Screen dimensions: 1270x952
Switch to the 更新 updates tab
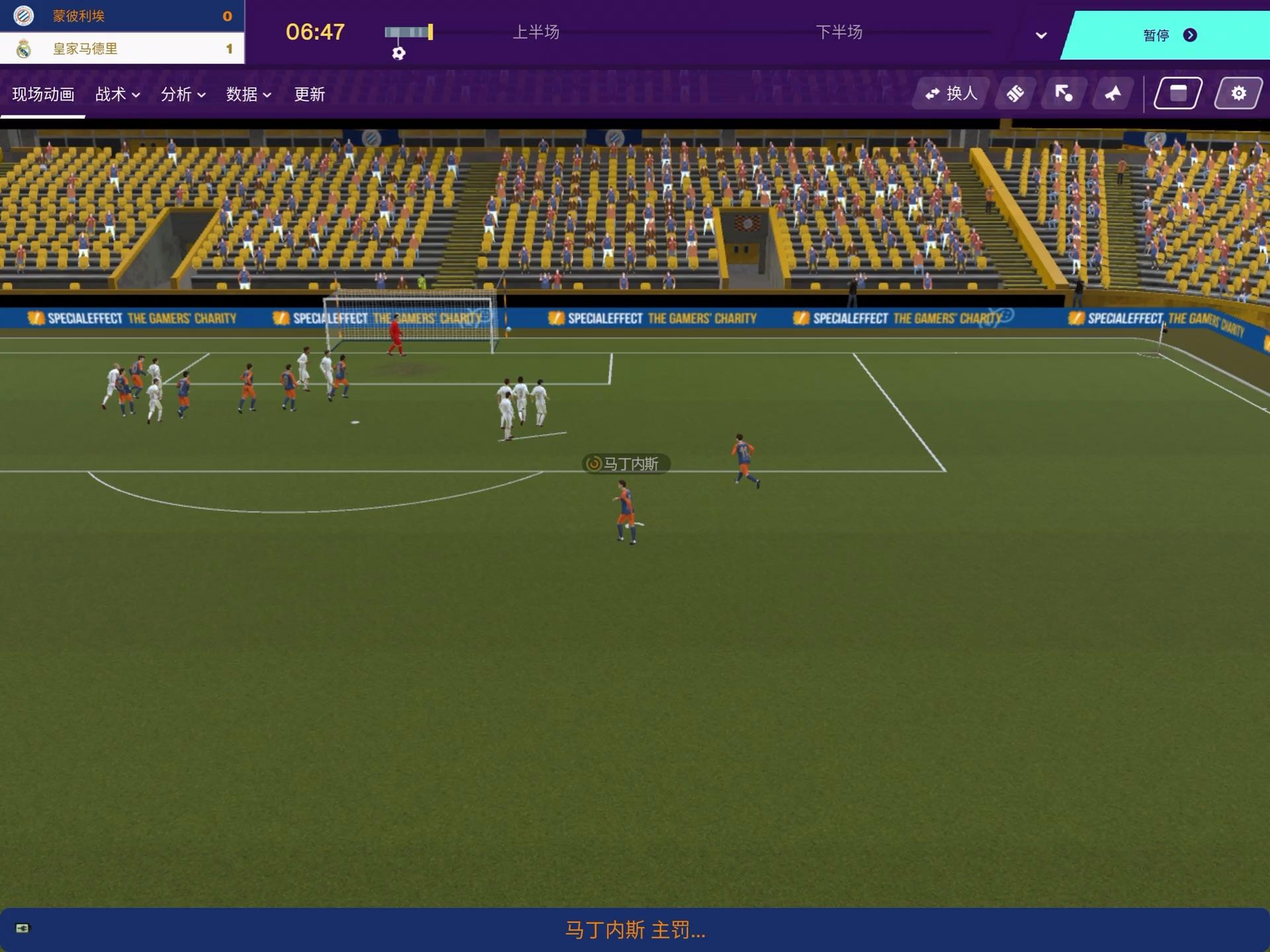pyautogui.click(x=309, y=95)
